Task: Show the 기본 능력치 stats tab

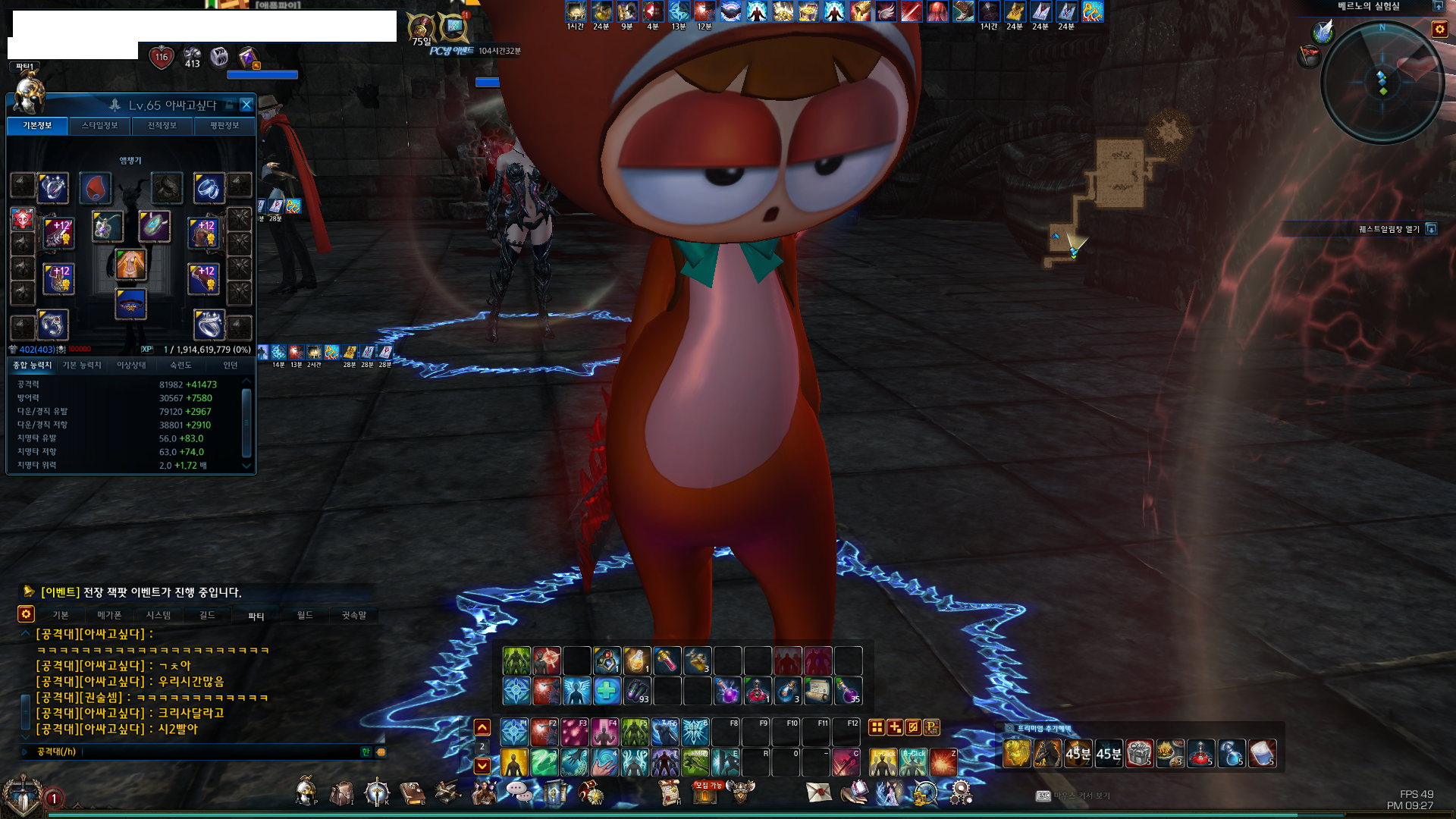Action: click(82, 366)
